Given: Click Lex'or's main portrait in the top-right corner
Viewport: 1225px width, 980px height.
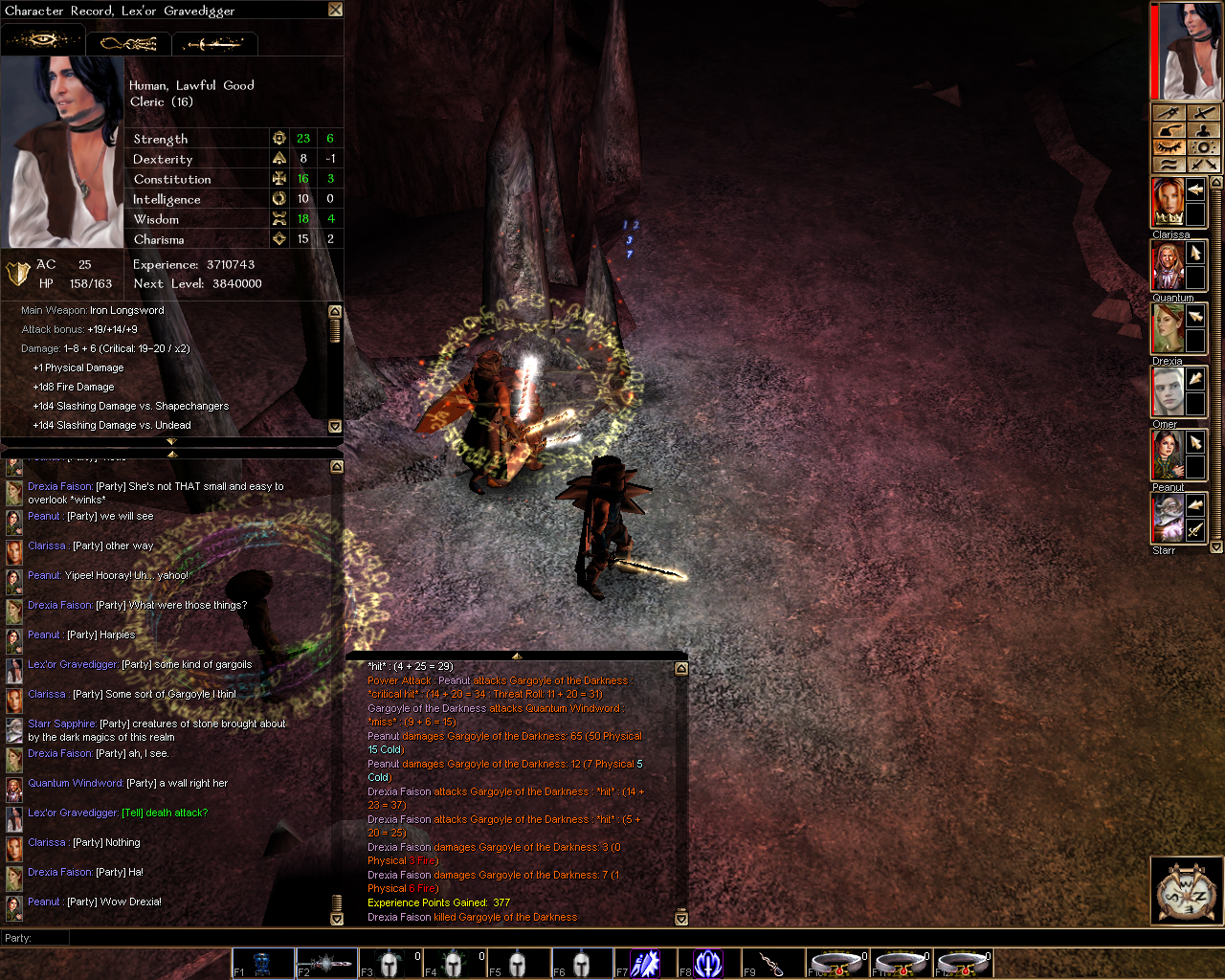Looking at the screenshot, I should [x=1190, y=51].
